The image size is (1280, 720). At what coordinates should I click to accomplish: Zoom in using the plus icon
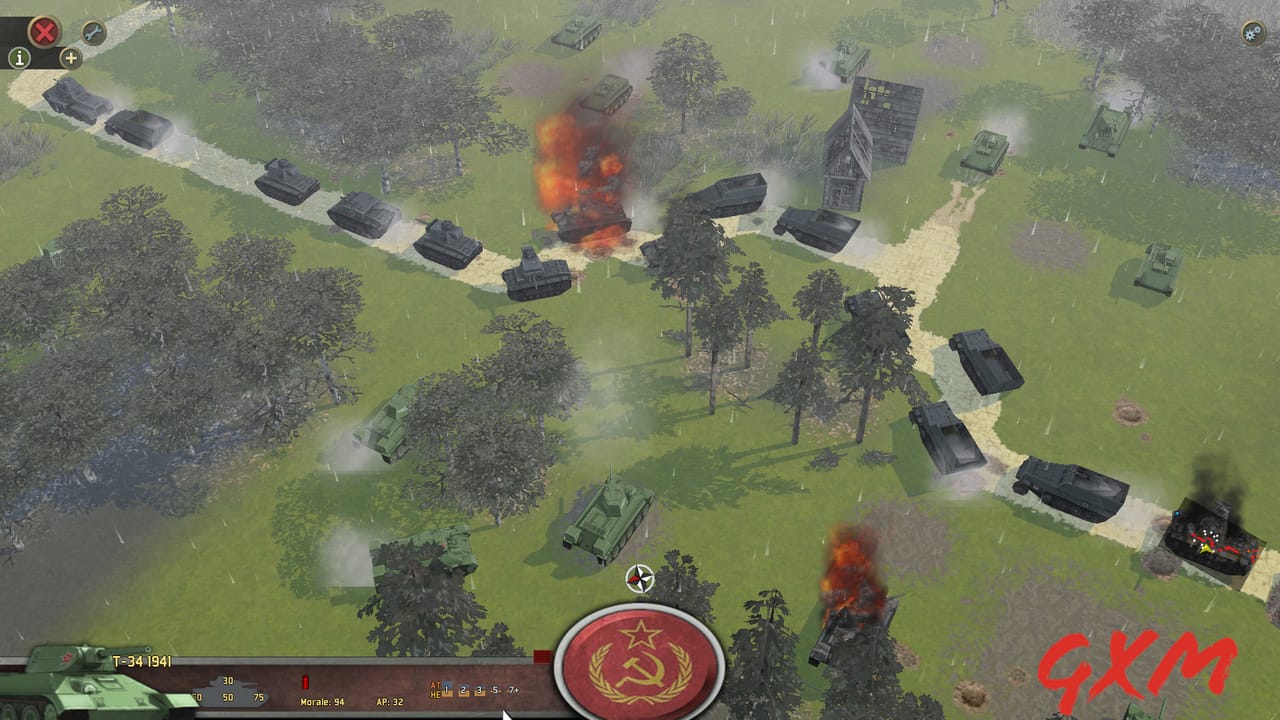69,59
